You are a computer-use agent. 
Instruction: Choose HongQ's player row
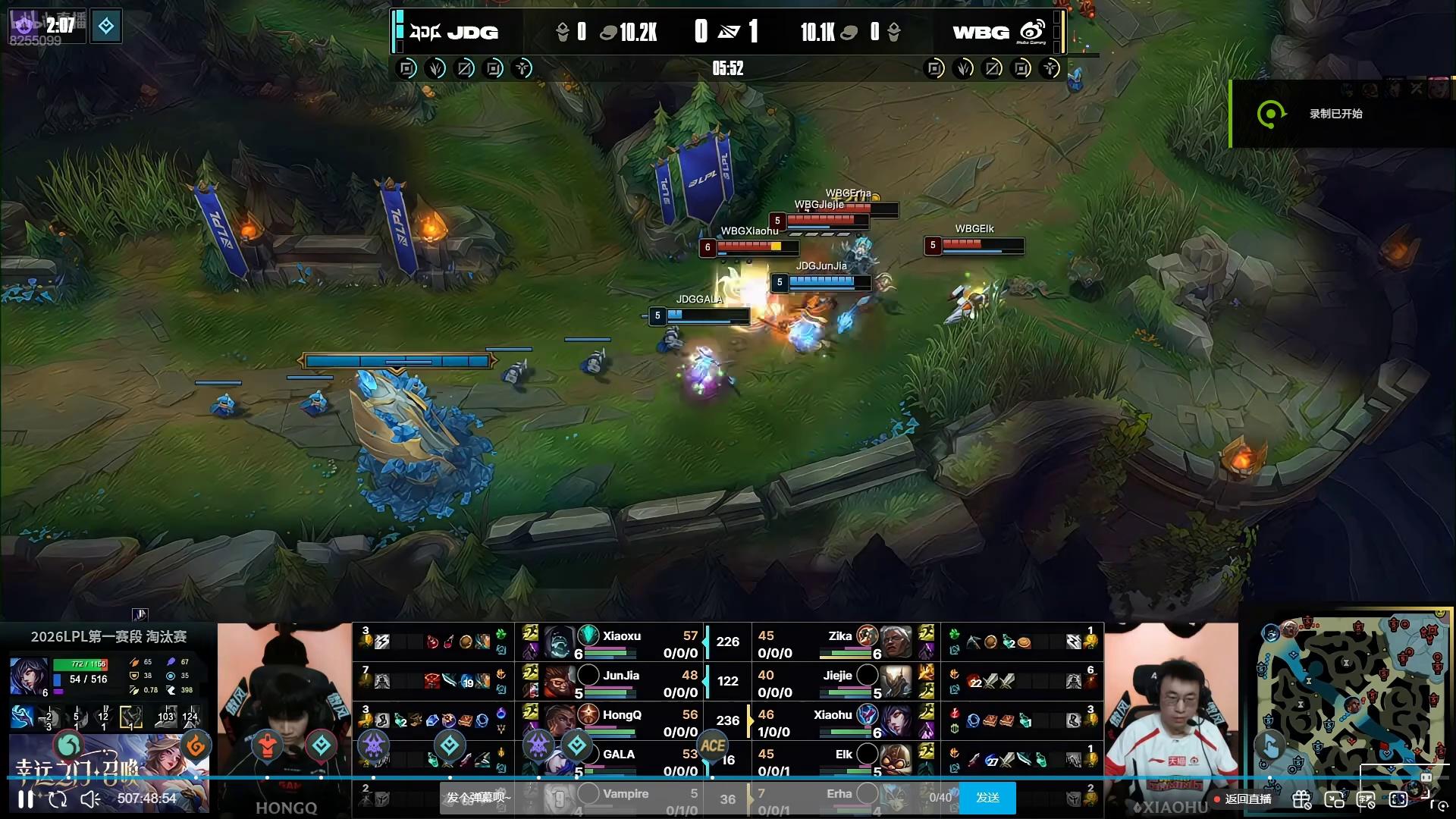(621, 722)
